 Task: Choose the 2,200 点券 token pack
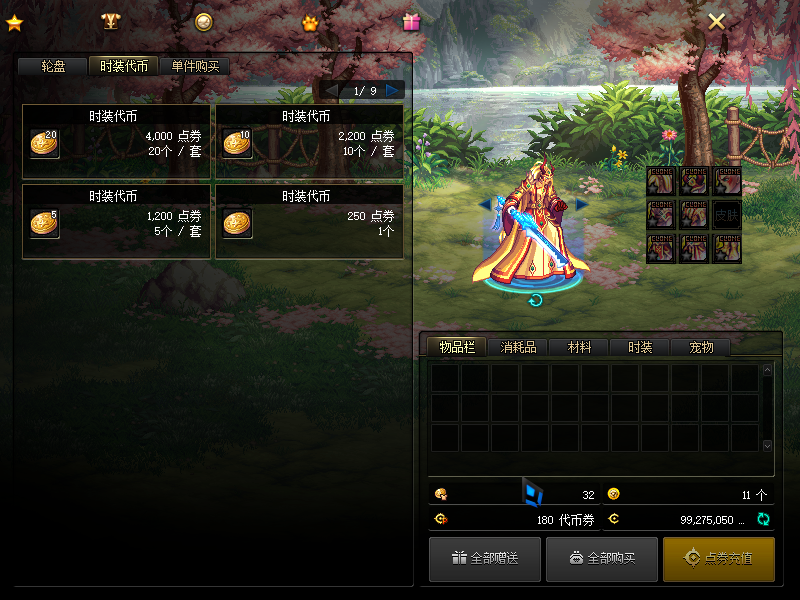tap(309, 142)
